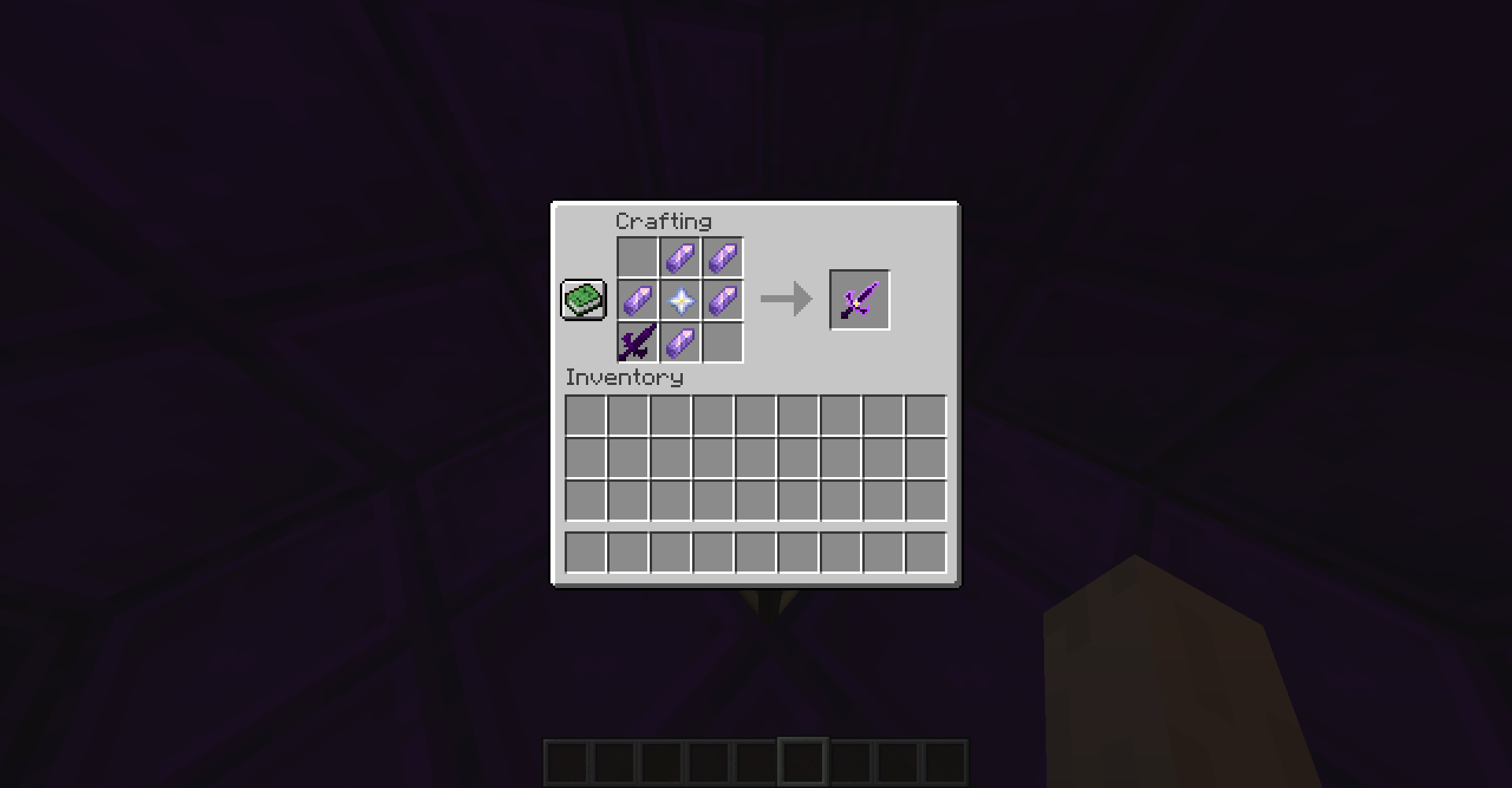Click the crafting progress arrow
Viewport: 1512px width, 788px height.
(785, 299)
